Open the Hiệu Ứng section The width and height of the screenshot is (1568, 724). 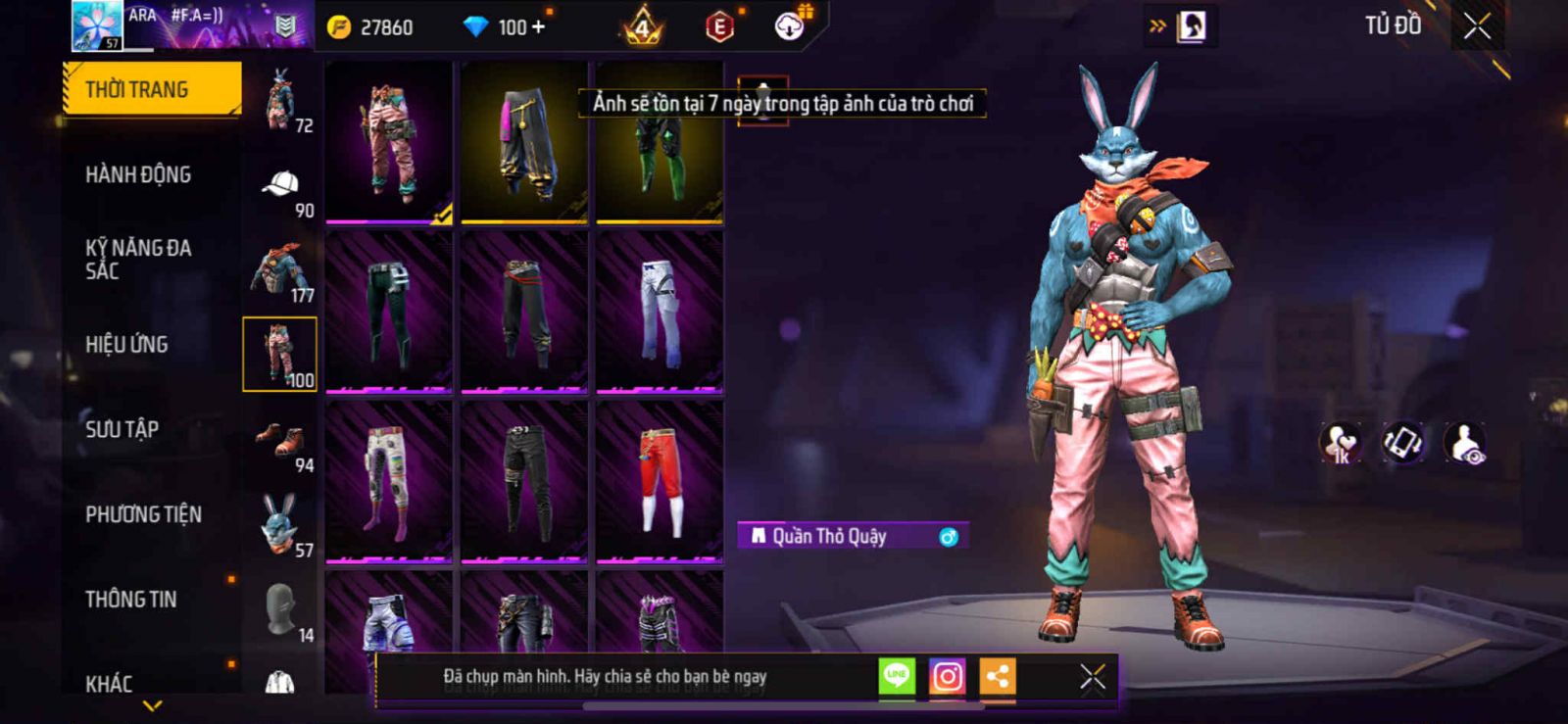(x=126, y=345)
